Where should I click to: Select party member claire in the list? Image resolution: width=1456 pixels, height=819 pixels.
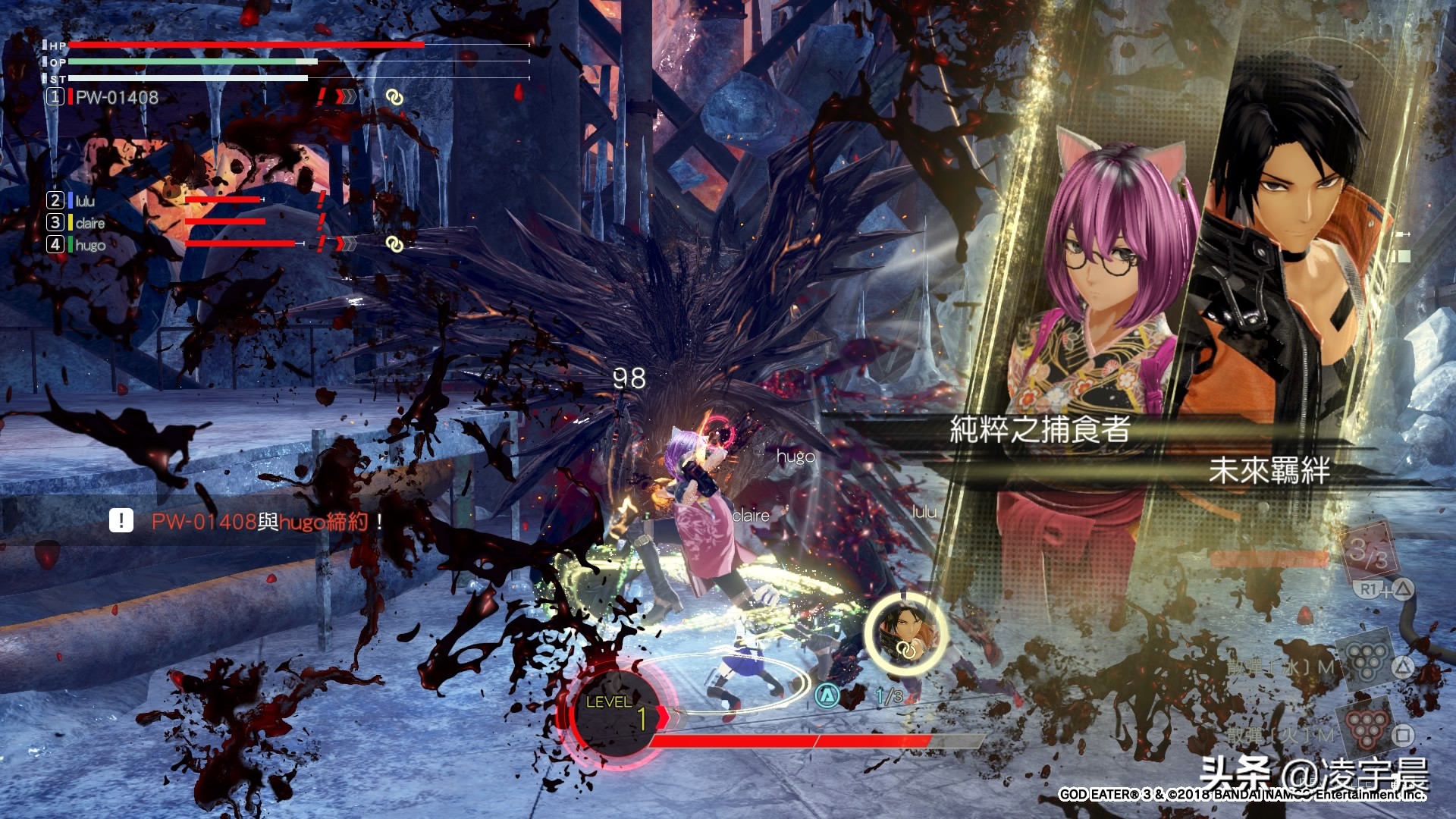pyautogui.click(x=89, y=223)
